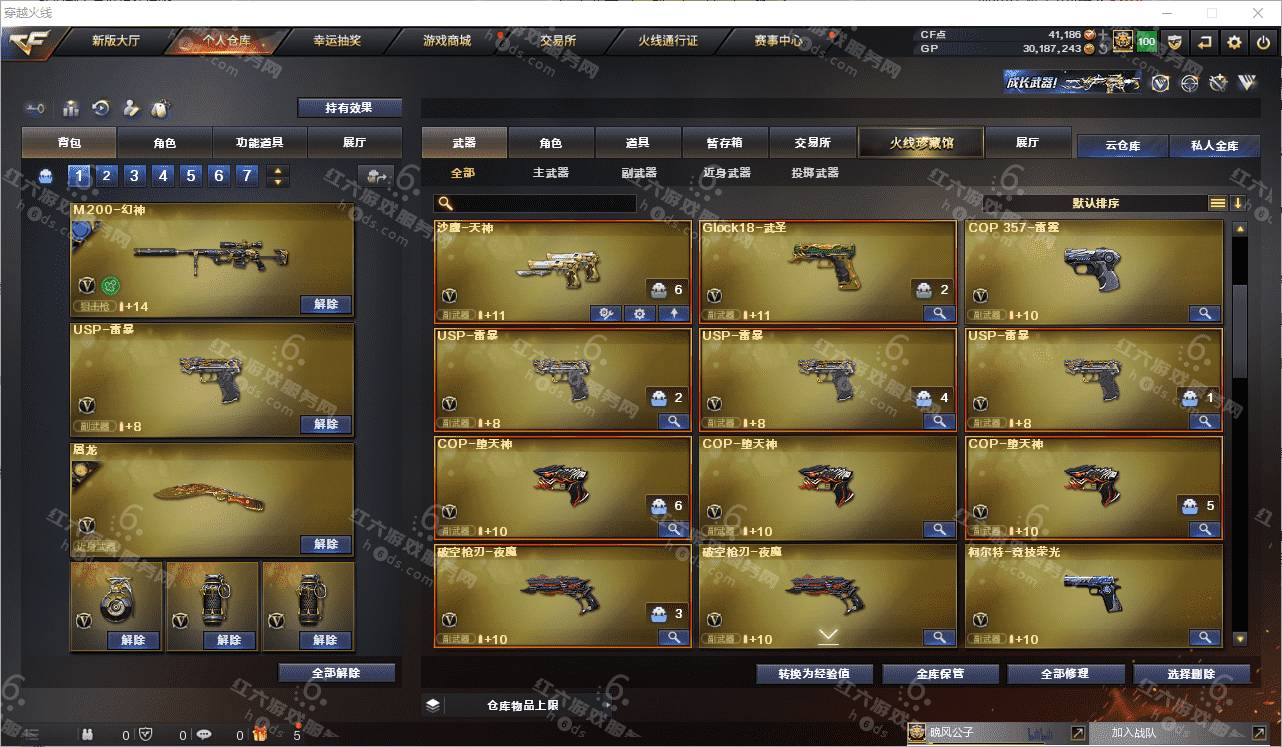
Task: Open the 新版大厅 lobby menu
Action: click(x=115, y=41)
